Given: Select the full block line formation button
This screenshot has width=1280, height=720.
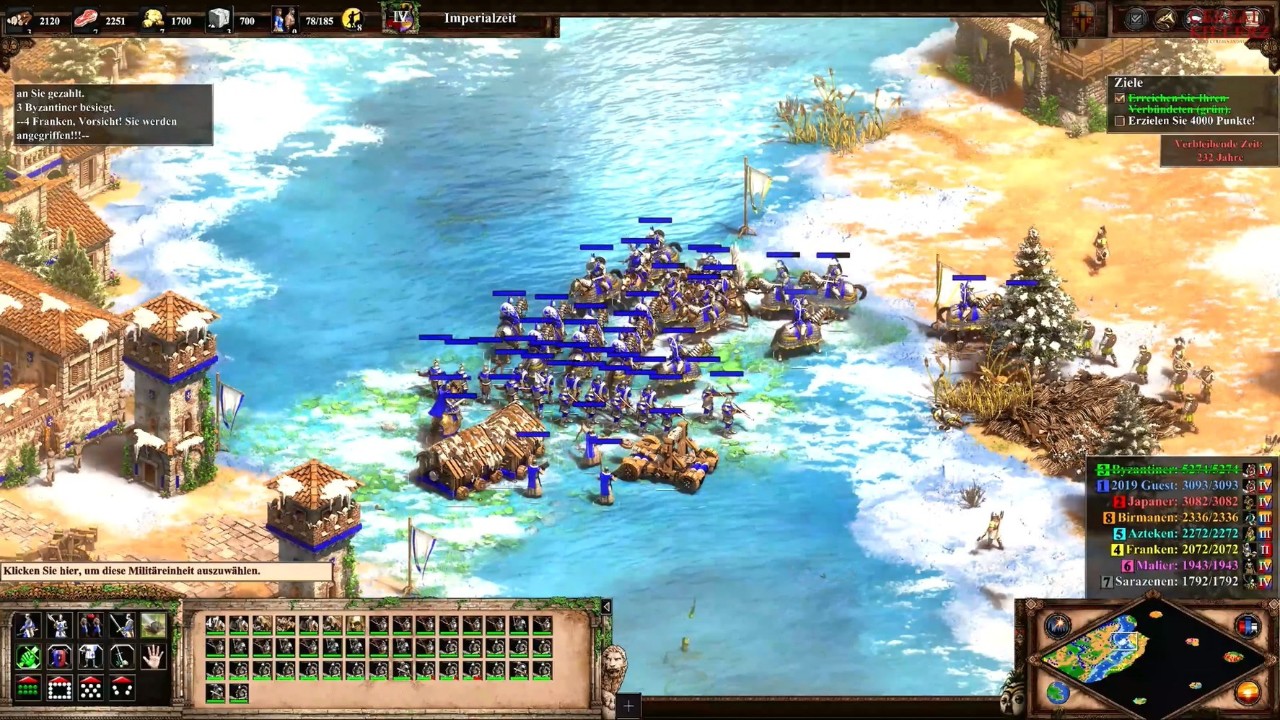Looking at the screenshot, I should pos(28,688).
